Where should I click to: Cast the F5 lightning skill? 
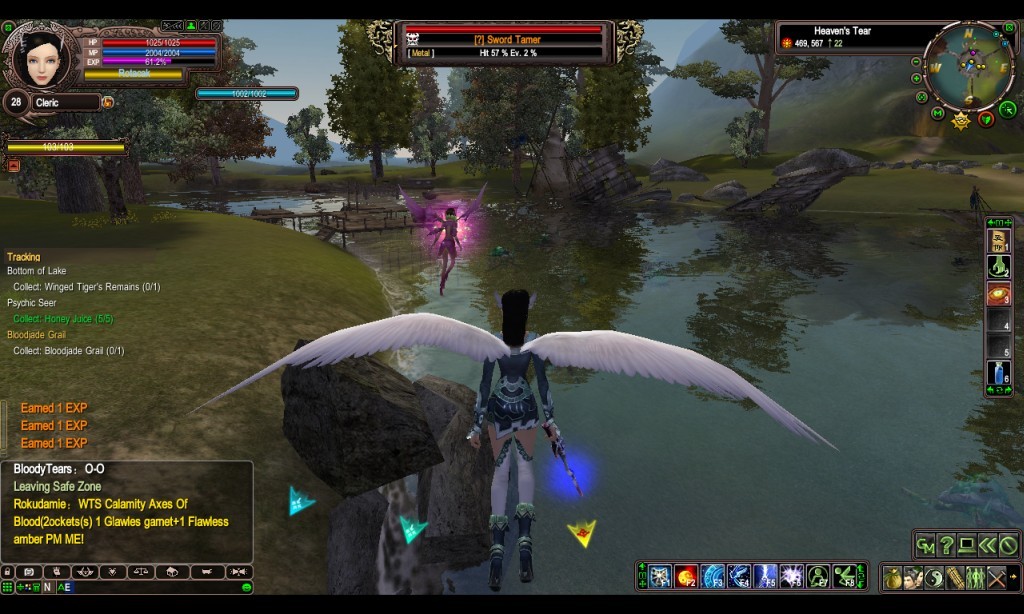pyautogui.click(x=765, y=576)
